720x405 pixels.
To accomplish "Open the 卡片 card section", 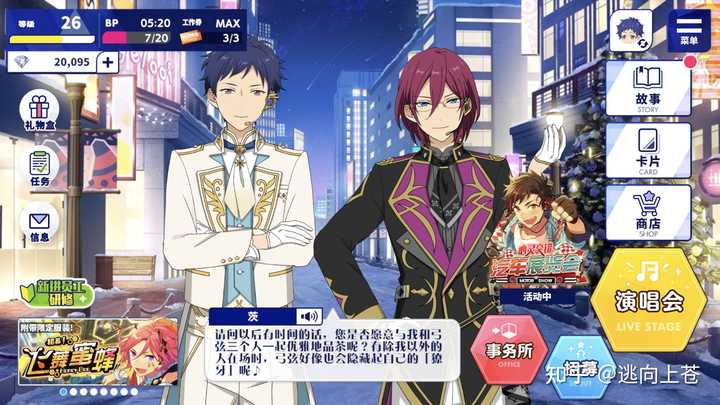I will pos(647,150).
